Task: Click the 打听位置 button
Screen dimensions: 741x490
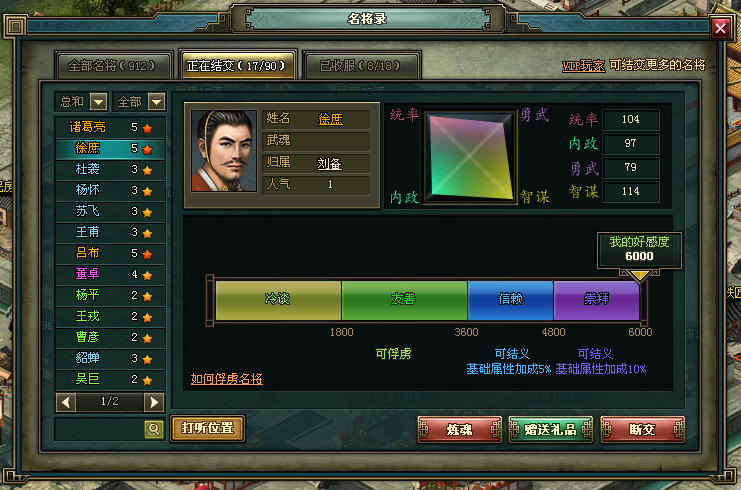Action: pyautogui.click(x=208, y=429)
